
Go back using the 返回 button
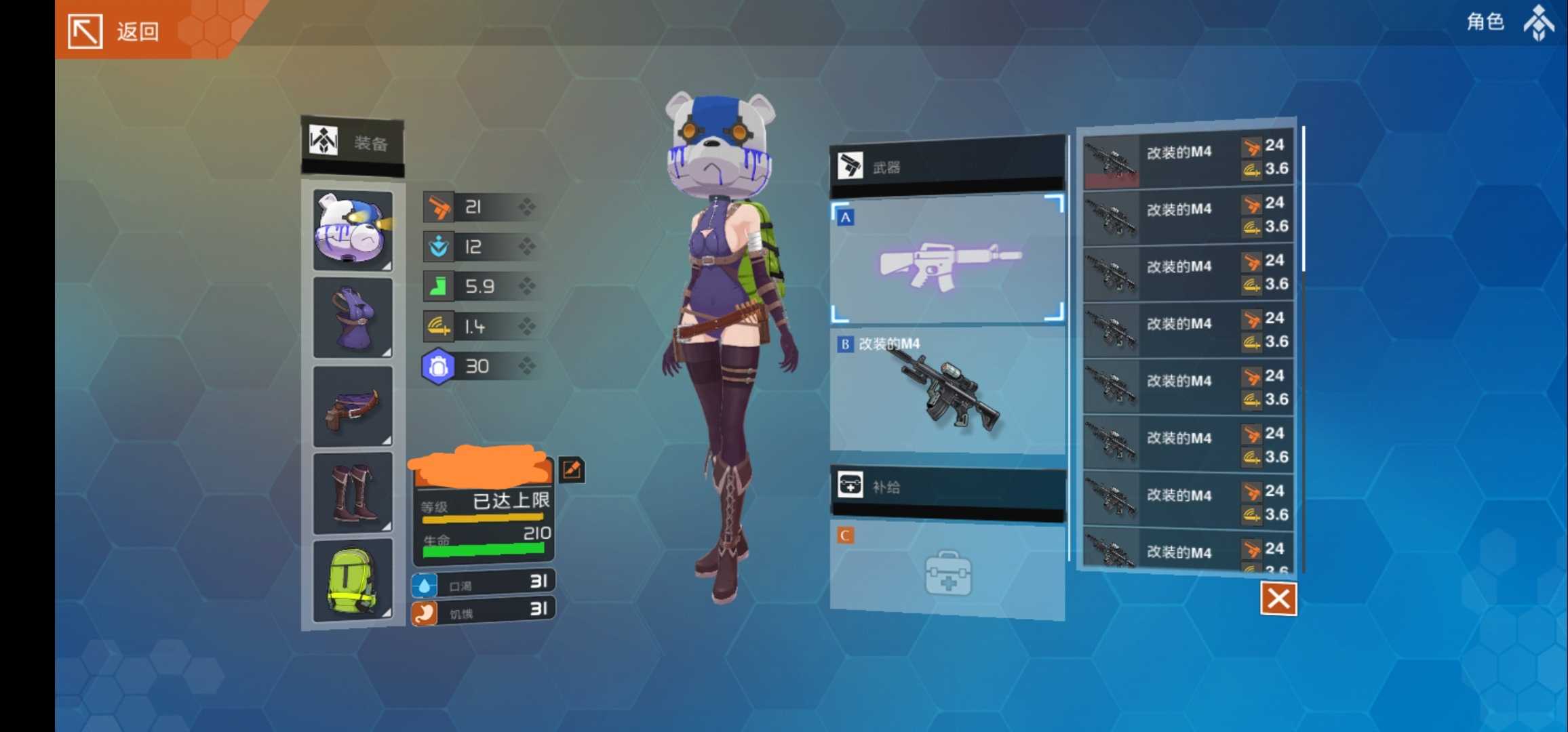115,30
